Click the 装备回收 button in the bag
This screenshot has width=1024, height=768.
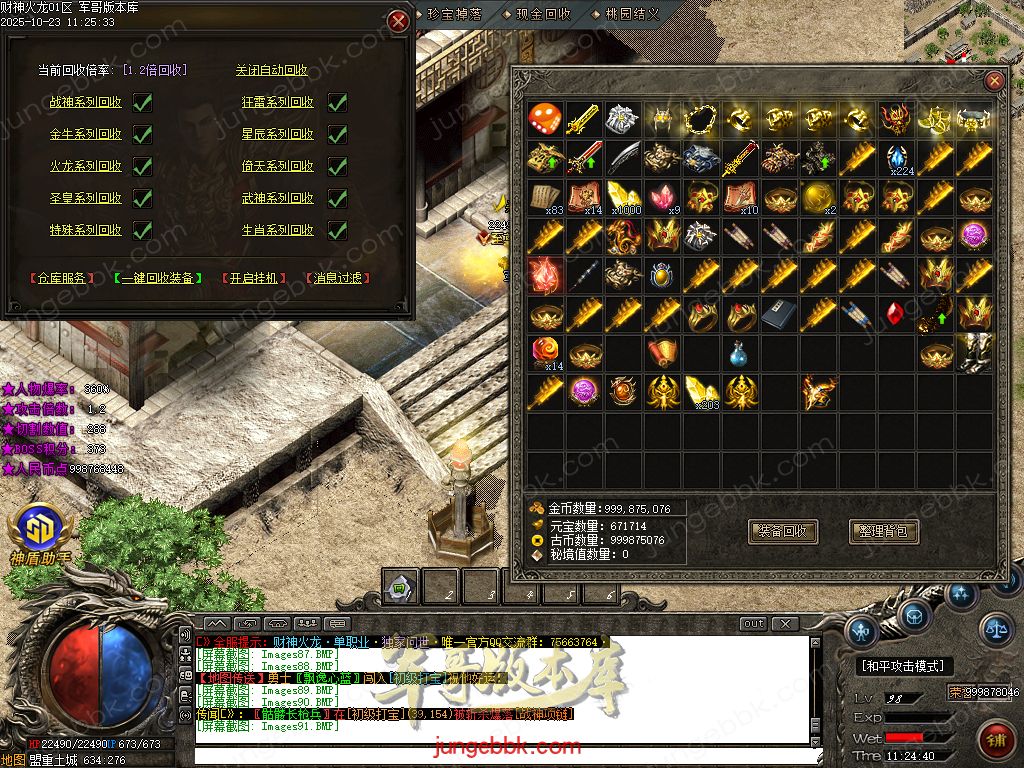click(783, 532)
